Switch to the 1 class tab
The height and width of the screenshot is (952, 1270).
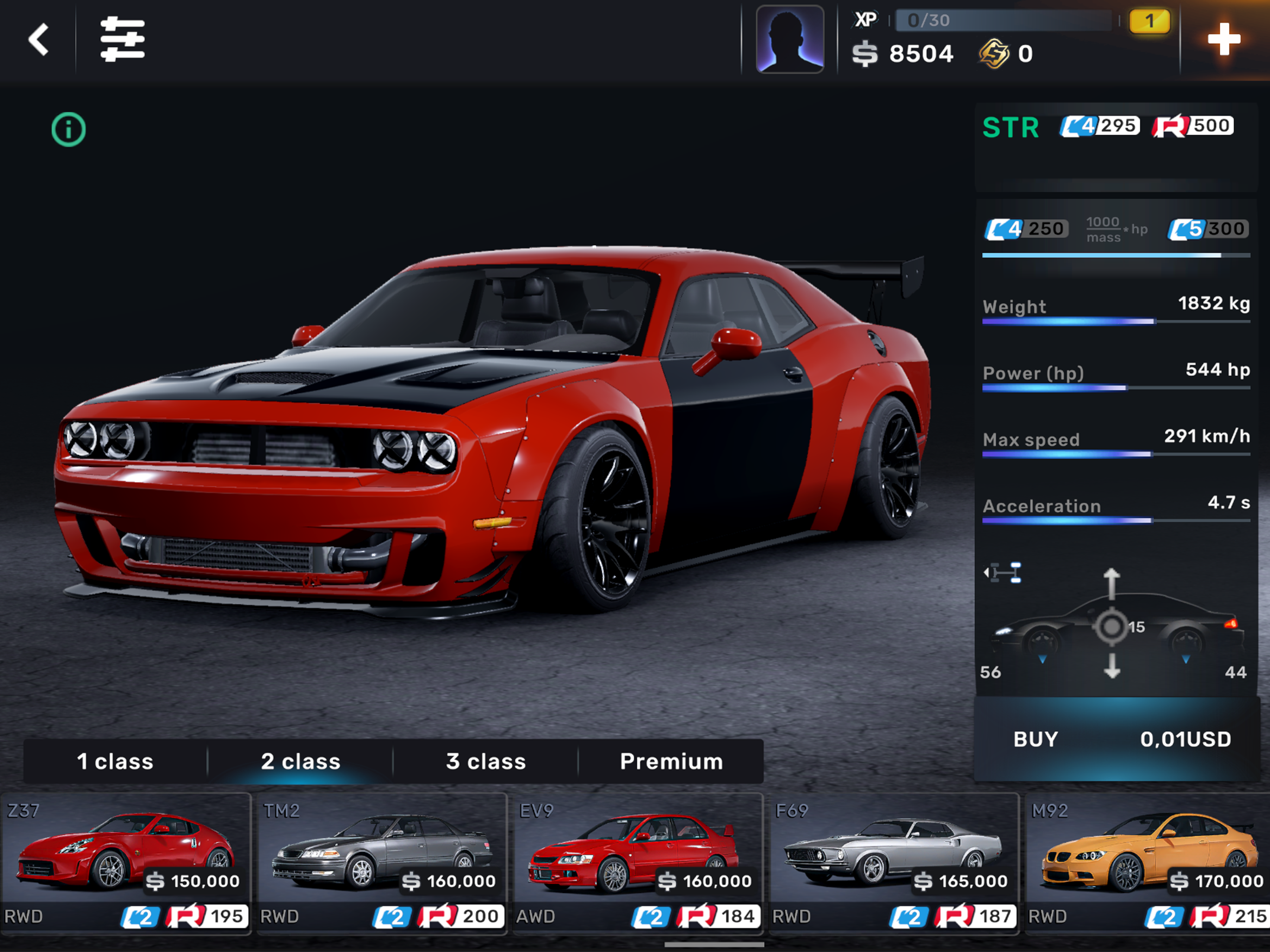[x=115, y=761]
